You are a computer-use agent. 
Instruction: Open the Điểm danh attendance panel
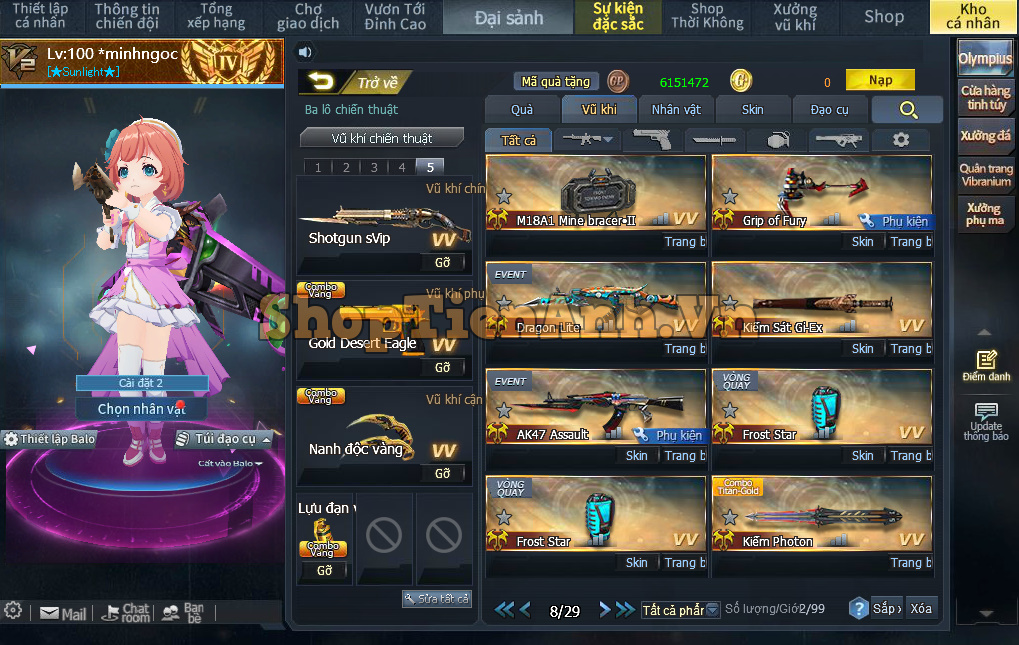pyautogui.click(x=986, y=366)
